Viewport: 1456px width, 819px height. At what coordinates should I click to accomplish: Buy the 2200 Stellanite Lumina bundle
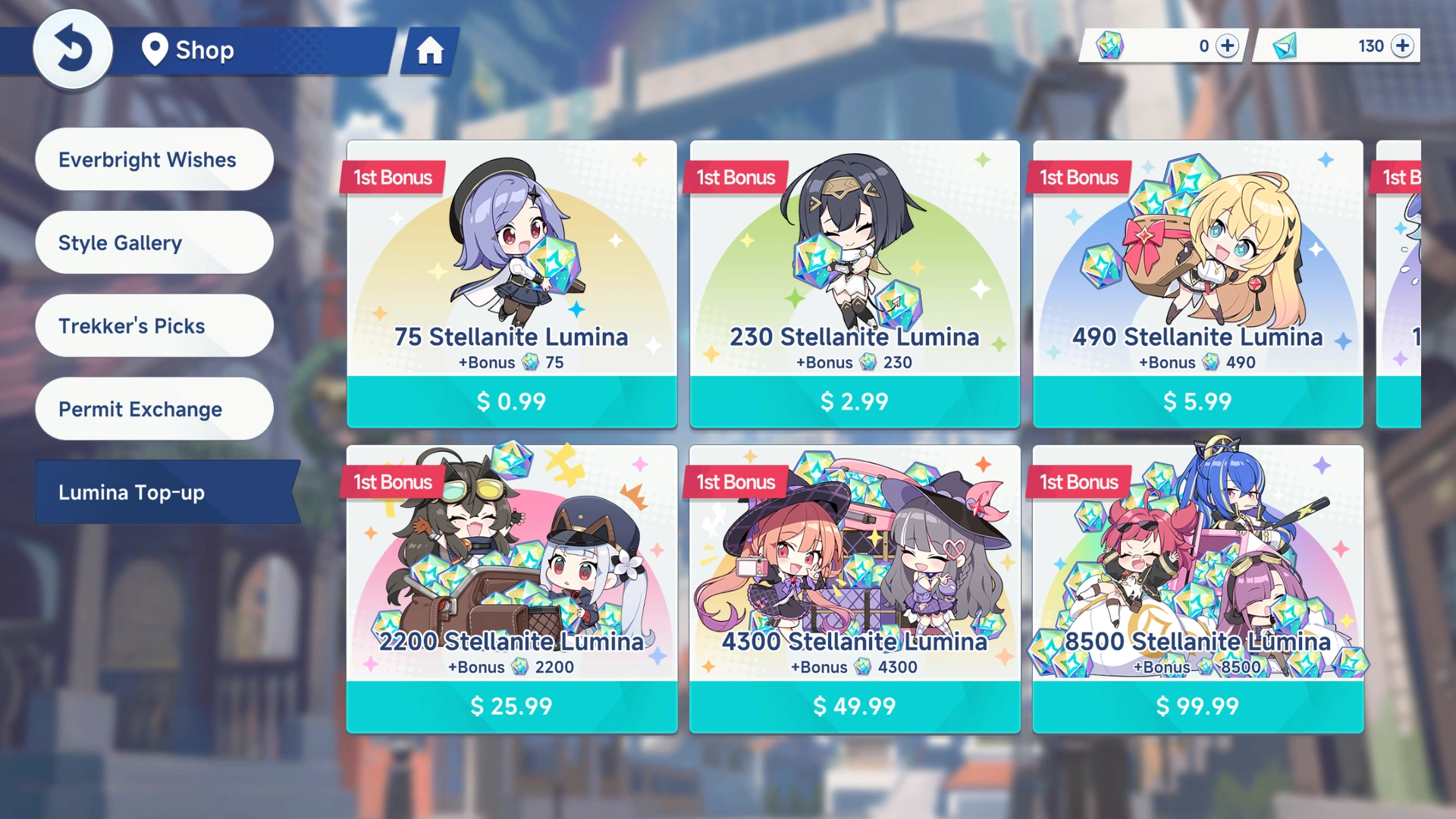(511, 706)
